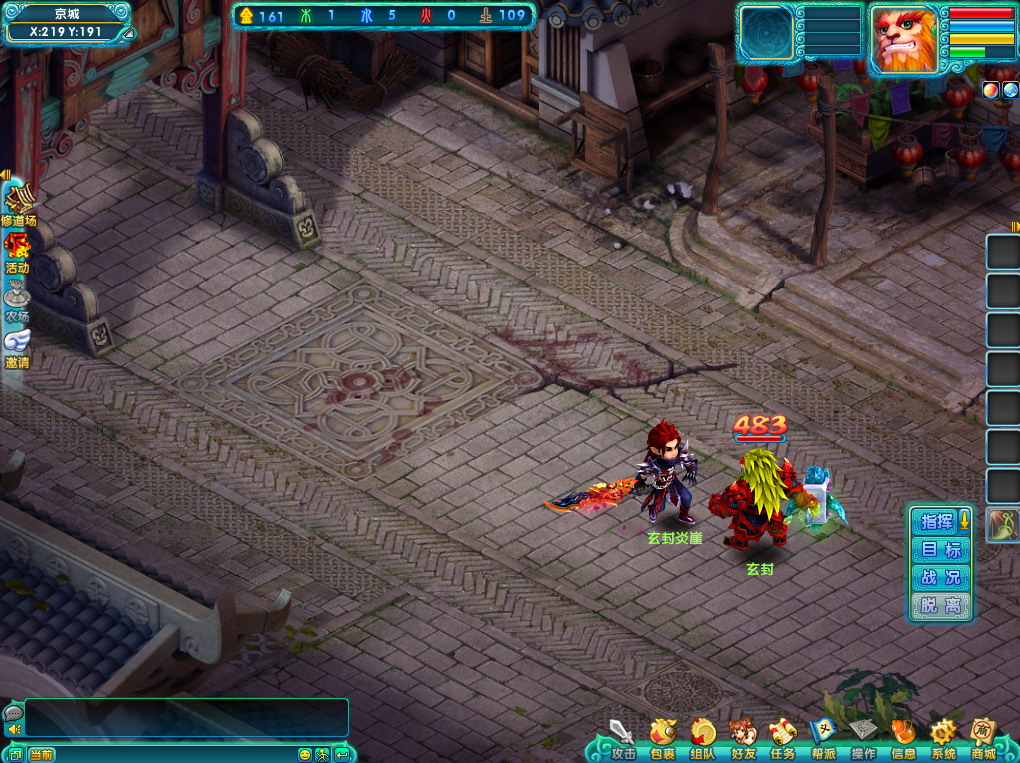Click the 目标 target button

click(940, 549)
